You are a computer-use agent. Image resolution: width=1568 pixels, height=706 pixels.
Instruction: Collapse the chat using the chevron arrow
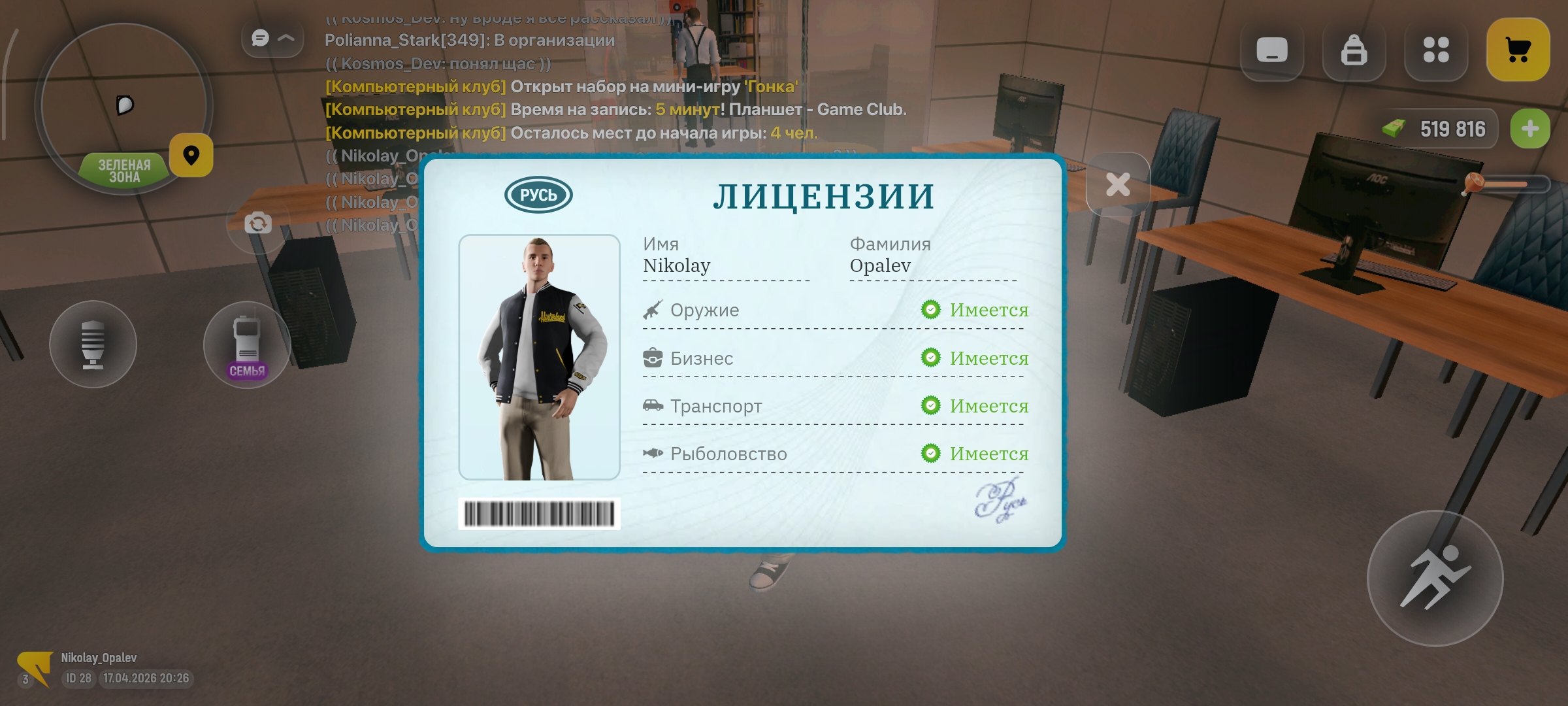284,38
